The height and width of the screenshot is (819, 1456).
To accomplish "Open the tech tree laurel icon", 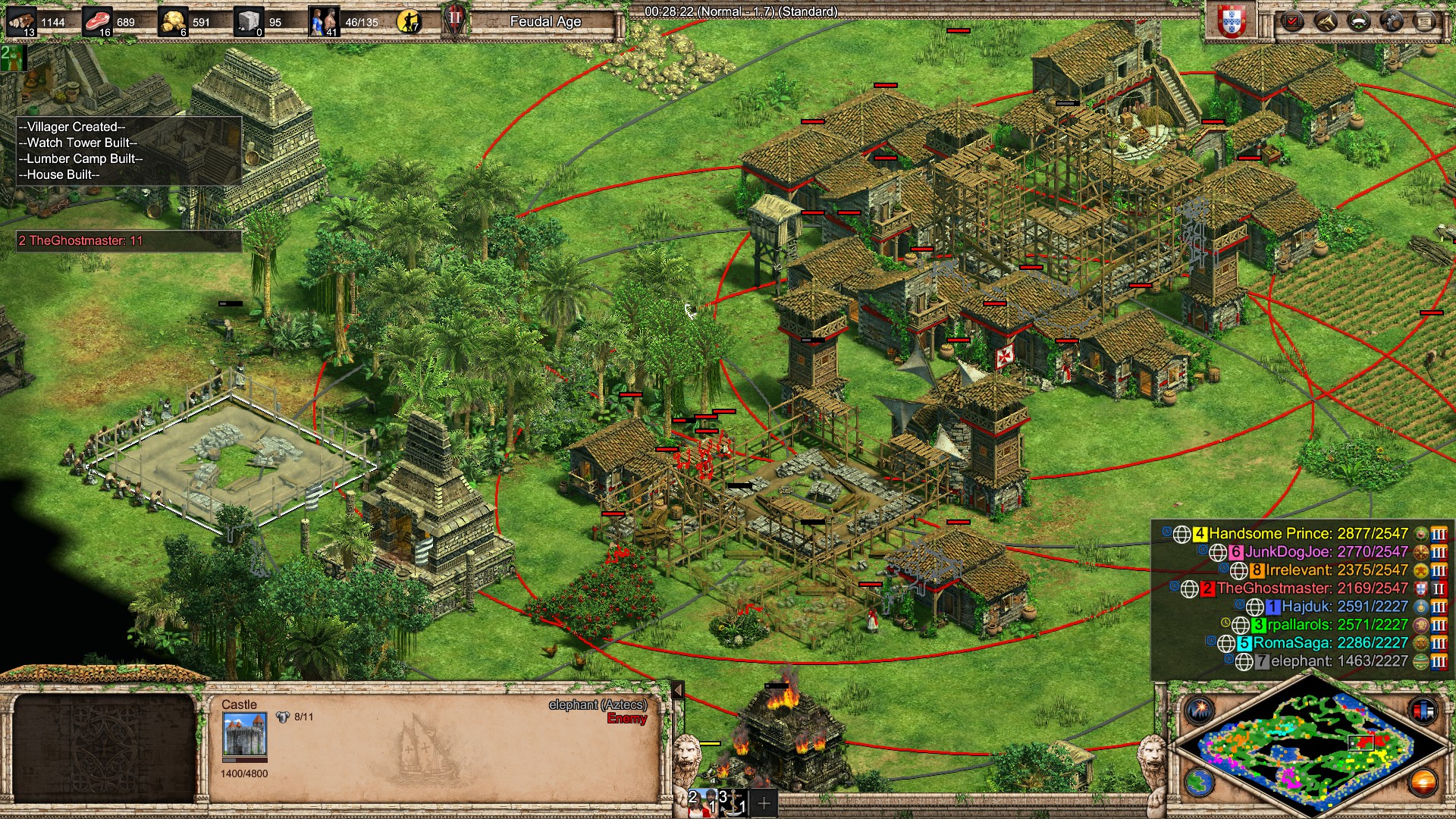I will 1359,21.
